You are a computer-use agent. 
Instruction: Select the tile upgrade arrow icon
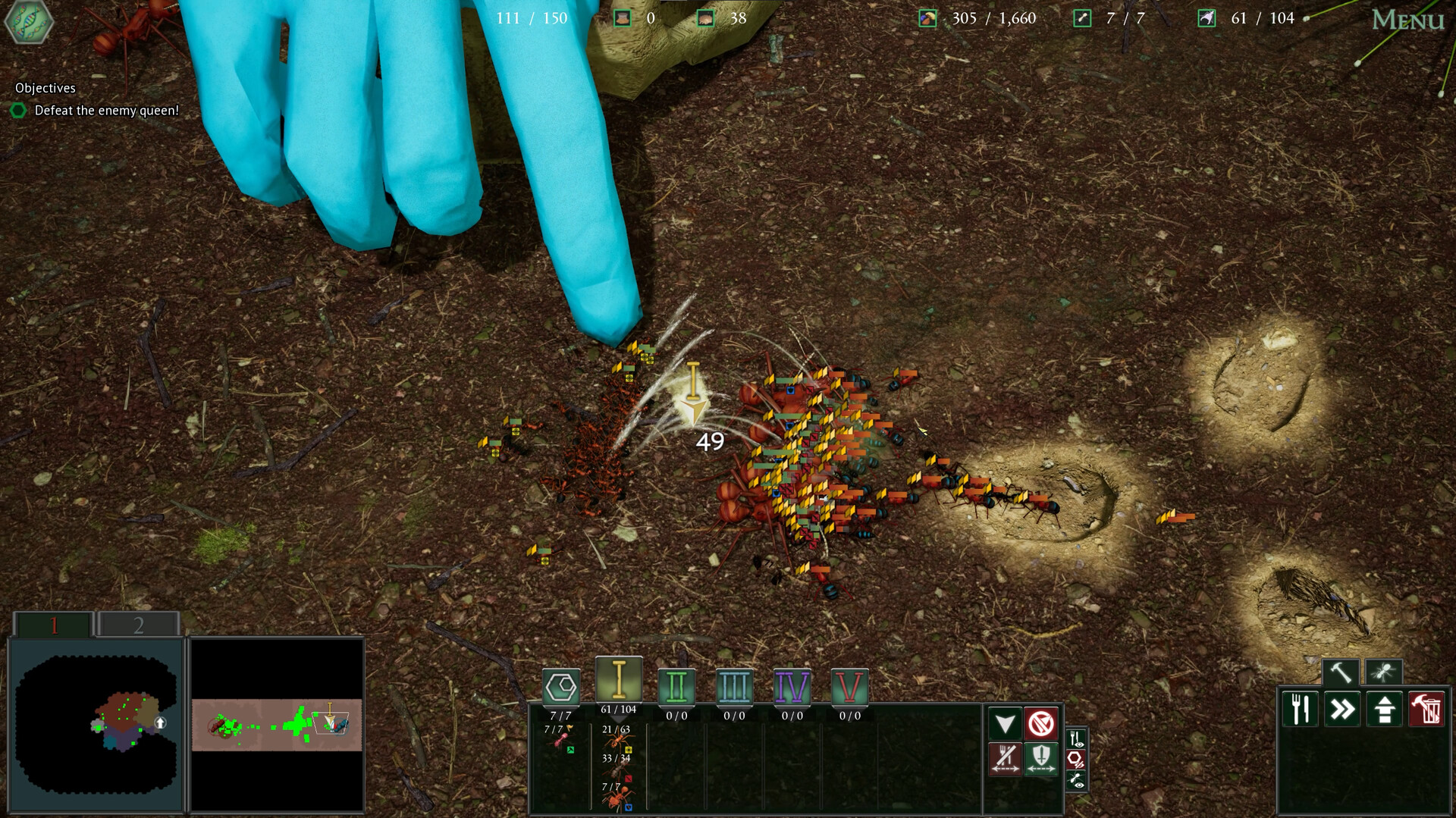1385,708
